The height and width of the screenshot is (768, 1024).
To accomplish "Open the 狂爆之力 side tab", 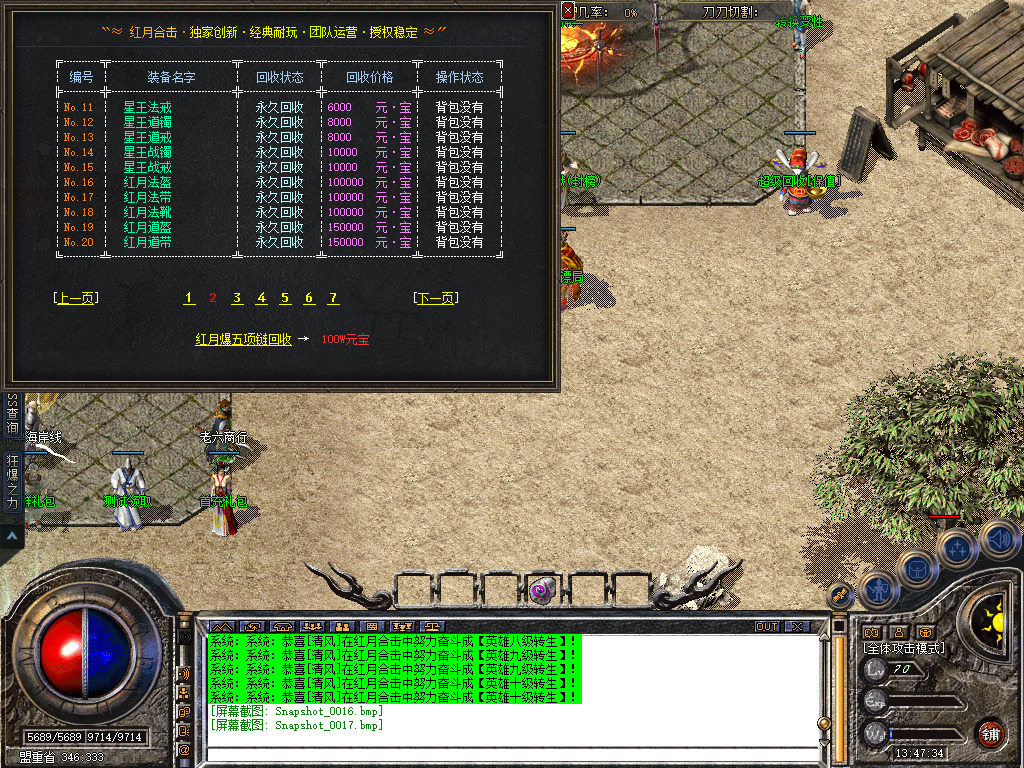I will coord(13,481).
